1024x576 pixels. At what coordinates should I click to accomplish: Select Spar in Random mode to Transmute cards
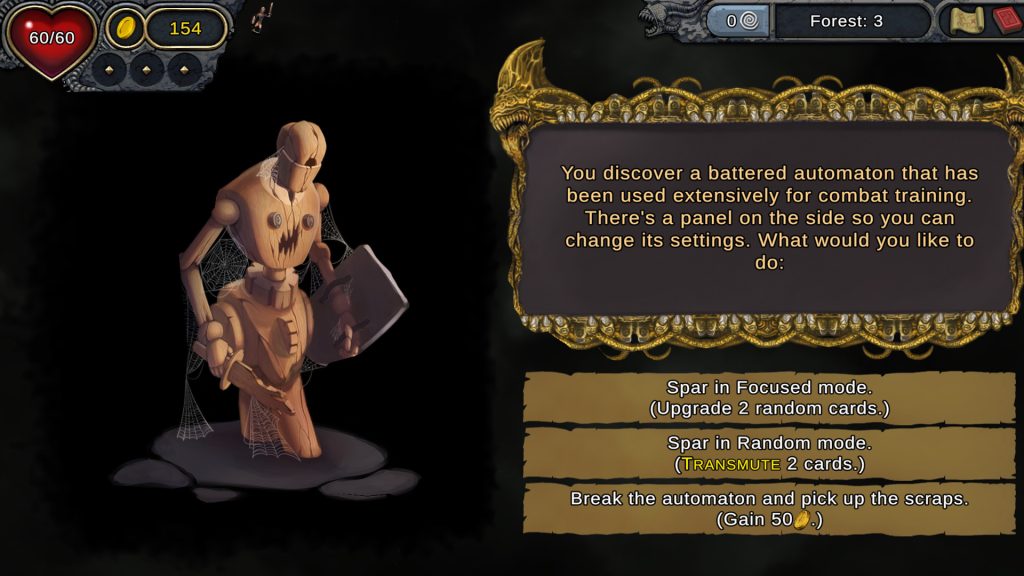coord(768,453)
